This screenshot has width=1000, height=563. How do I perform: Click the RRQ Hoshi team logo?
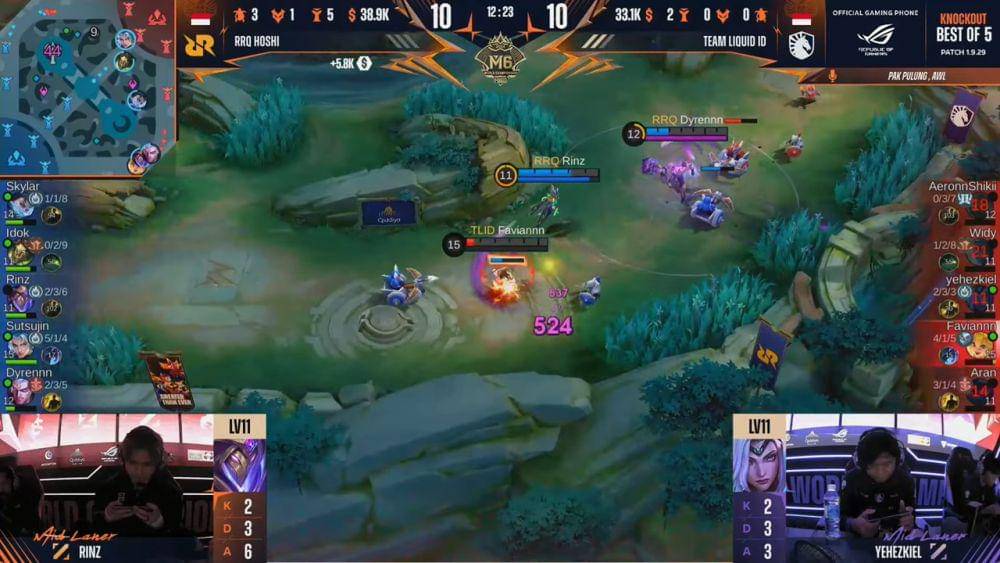(x=199, y=44)
